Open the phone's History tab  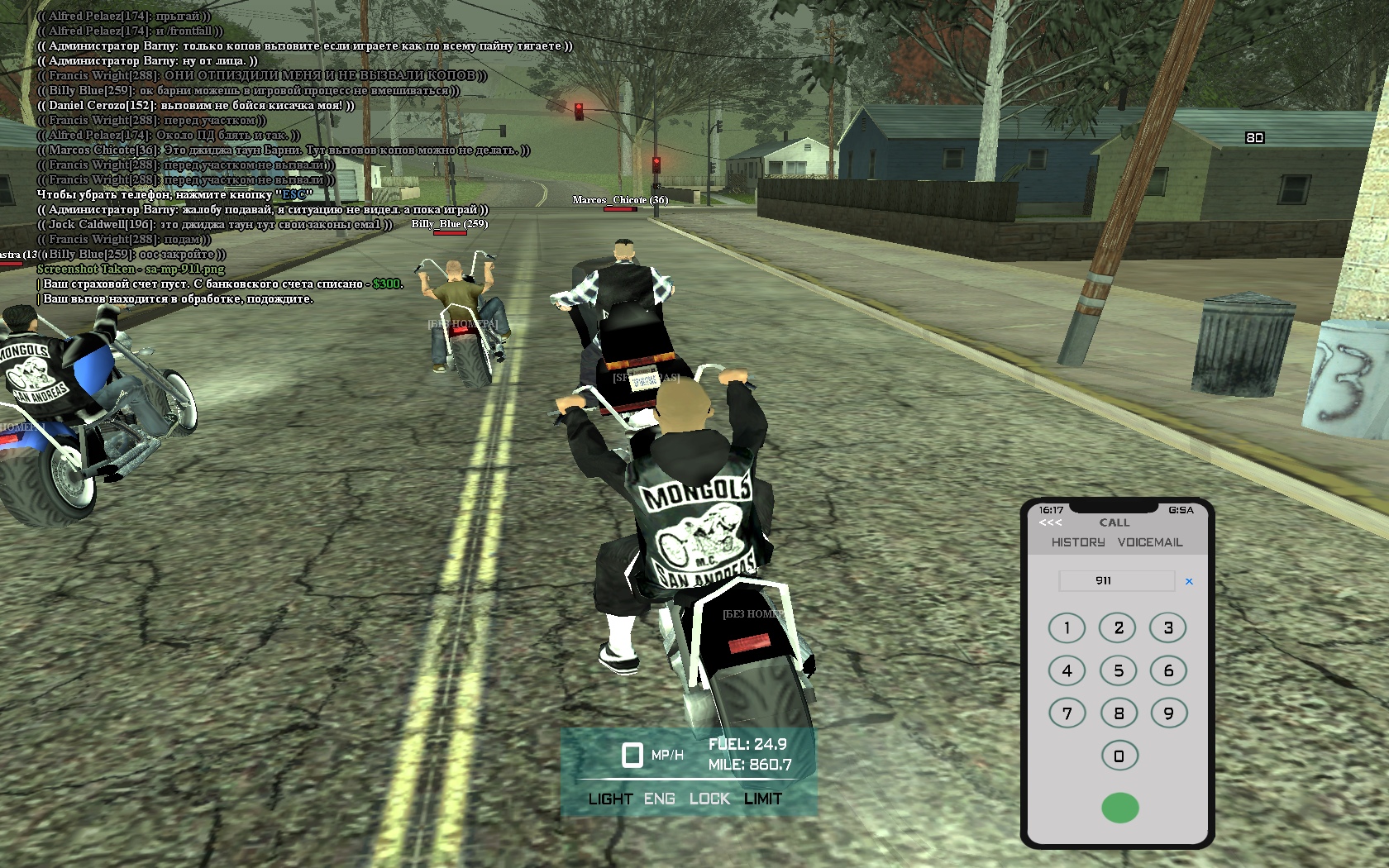[x=1078, y=542]
